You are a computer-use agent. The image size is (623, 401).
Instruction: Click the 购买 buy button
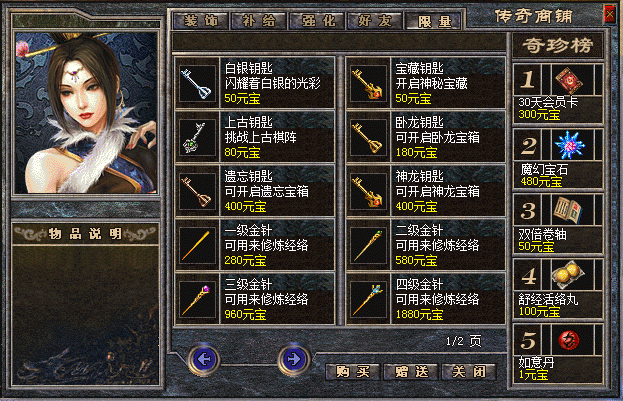tap(352, 371)
